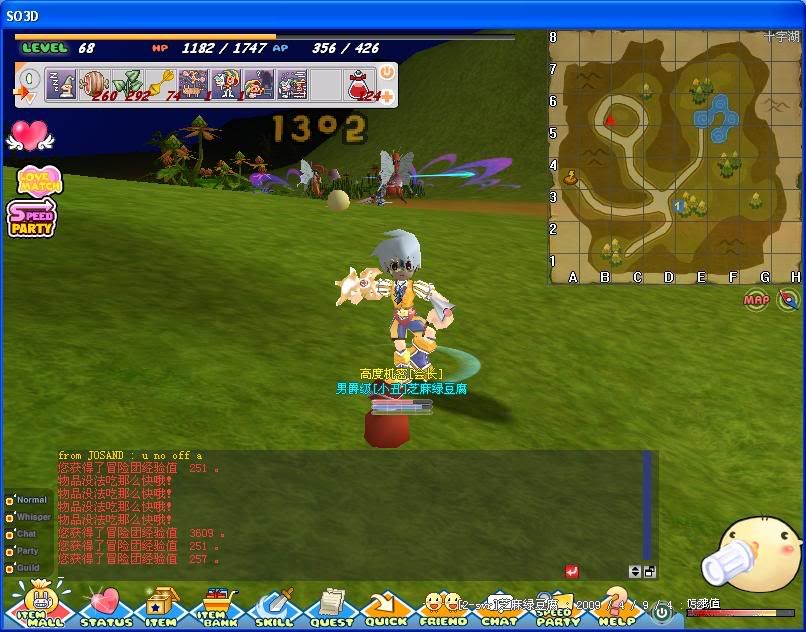The height and width of the screenshot is (632, 806).
Task: Open the Status window
Action: pos(104,607)
